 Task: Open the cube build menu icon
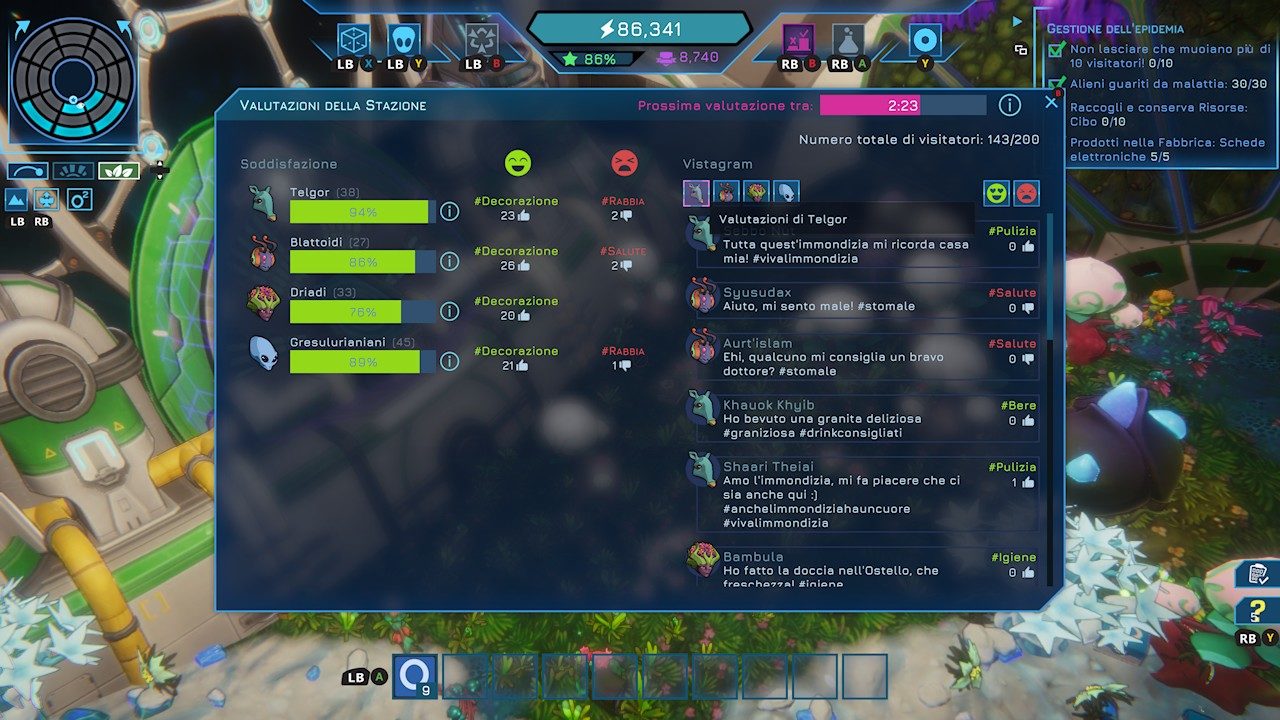point(353,40)
